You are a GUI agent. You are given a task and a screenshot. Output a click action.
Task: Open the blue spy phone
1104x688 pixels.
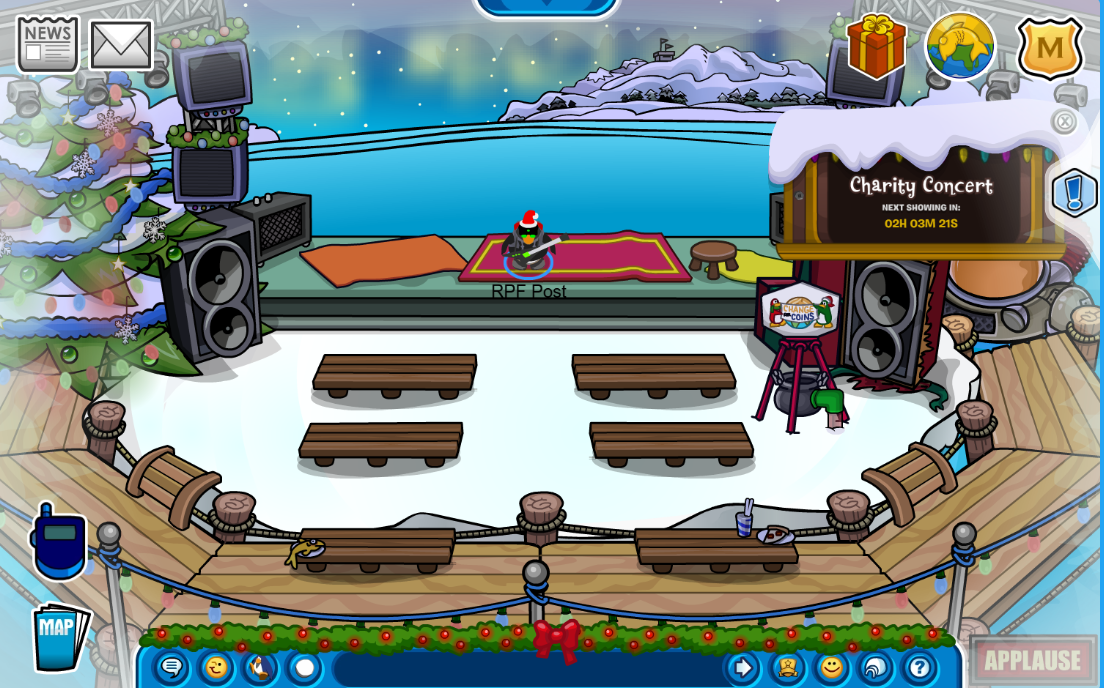point(59,543)
